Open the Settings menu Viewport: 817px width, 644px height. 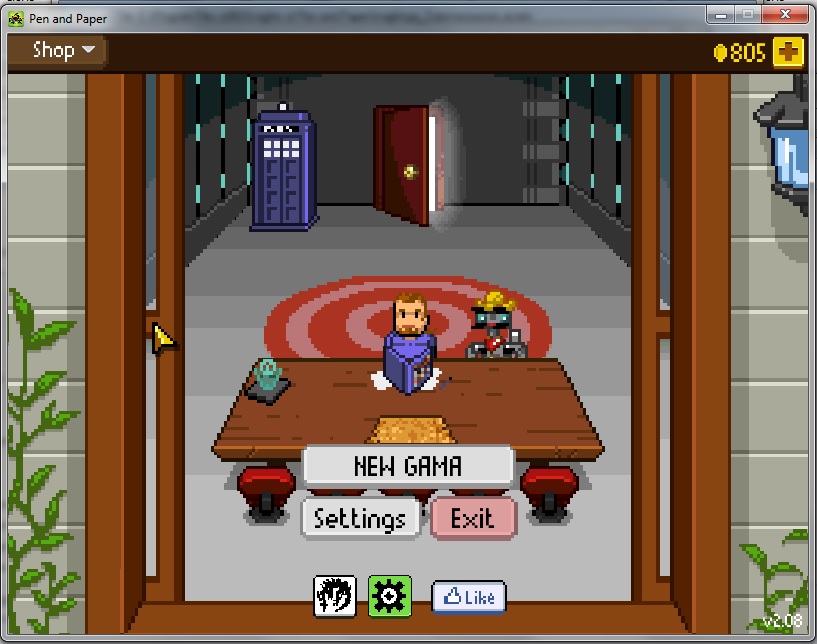(x=360, y=518)
